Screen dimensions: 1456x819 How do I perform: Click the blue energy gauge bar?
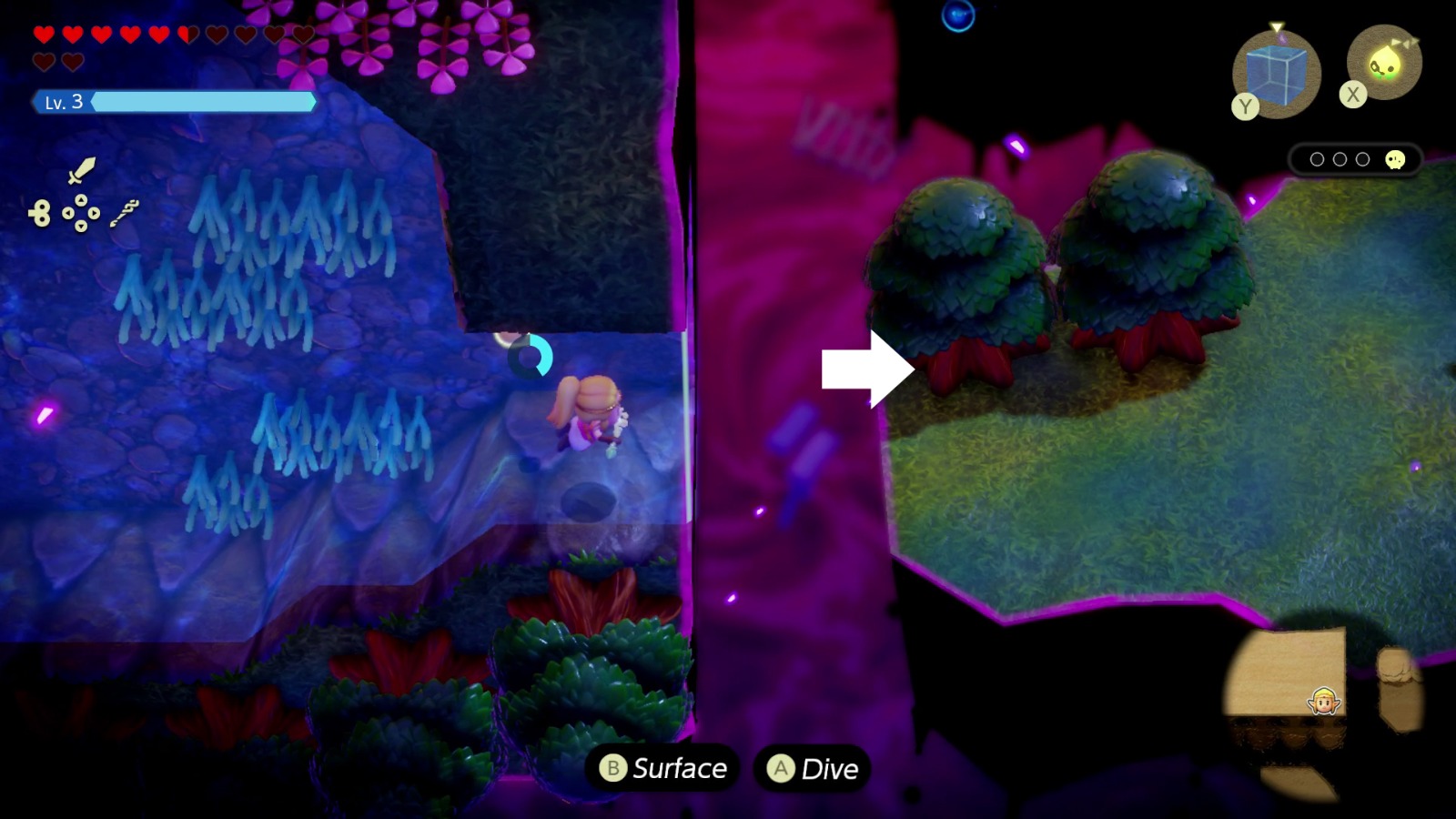coord(200,103)
